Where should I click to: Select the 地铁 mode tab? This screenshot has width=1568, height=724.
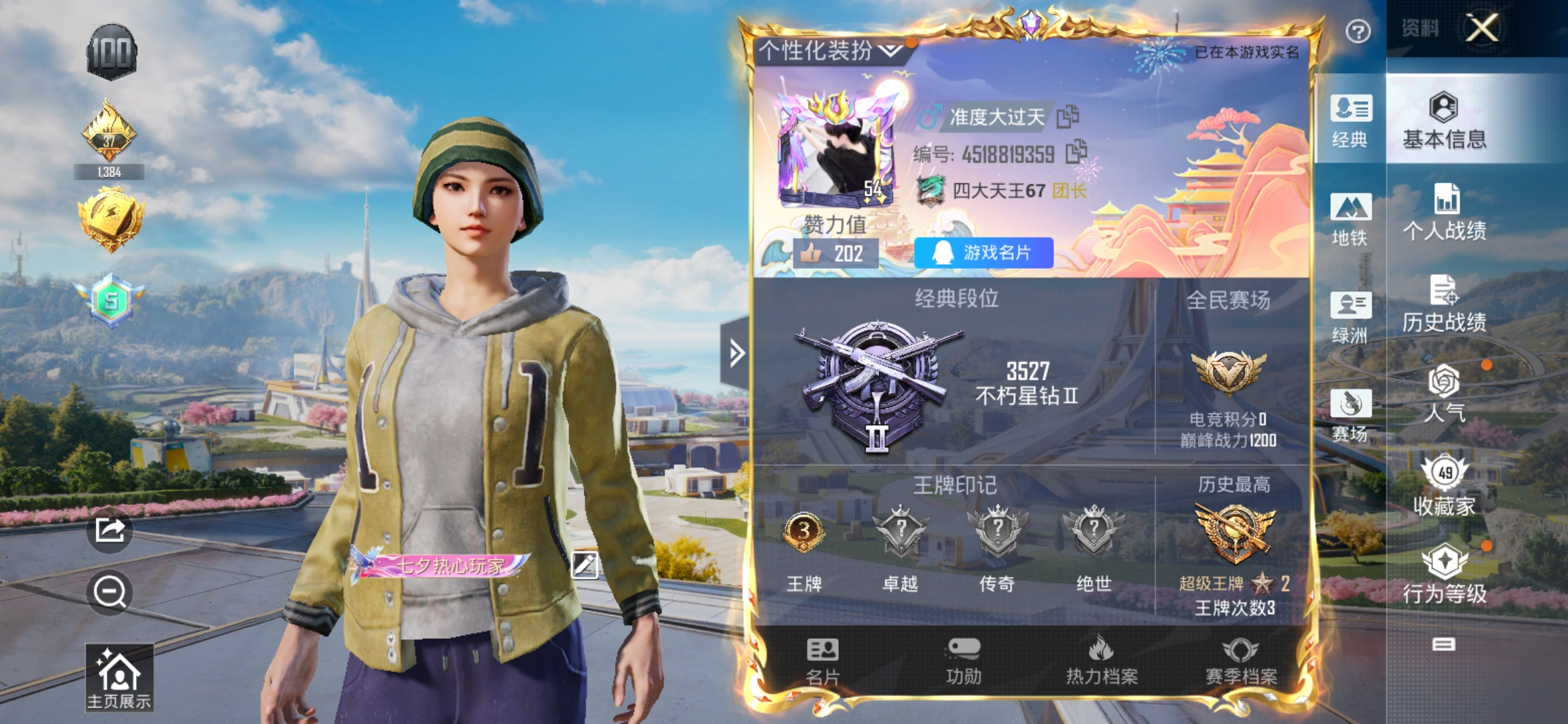click(1350, 219)
